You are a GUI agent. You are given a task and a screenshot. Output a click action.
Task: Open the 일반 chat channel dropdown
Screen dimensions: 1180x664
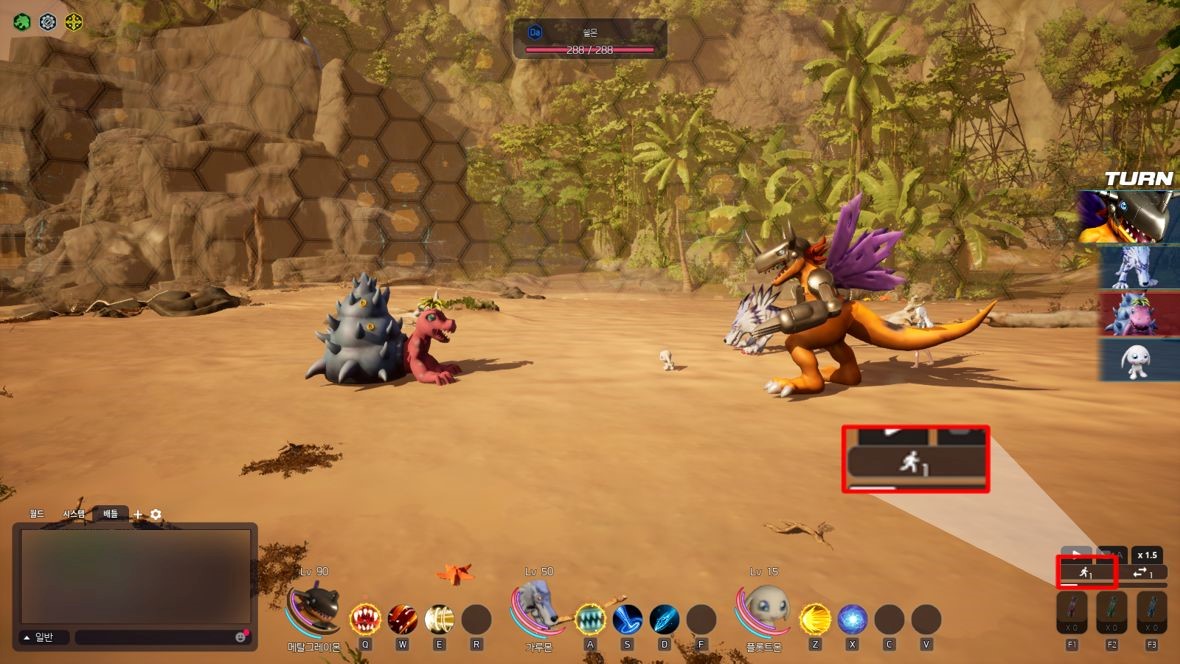[41, 637]
